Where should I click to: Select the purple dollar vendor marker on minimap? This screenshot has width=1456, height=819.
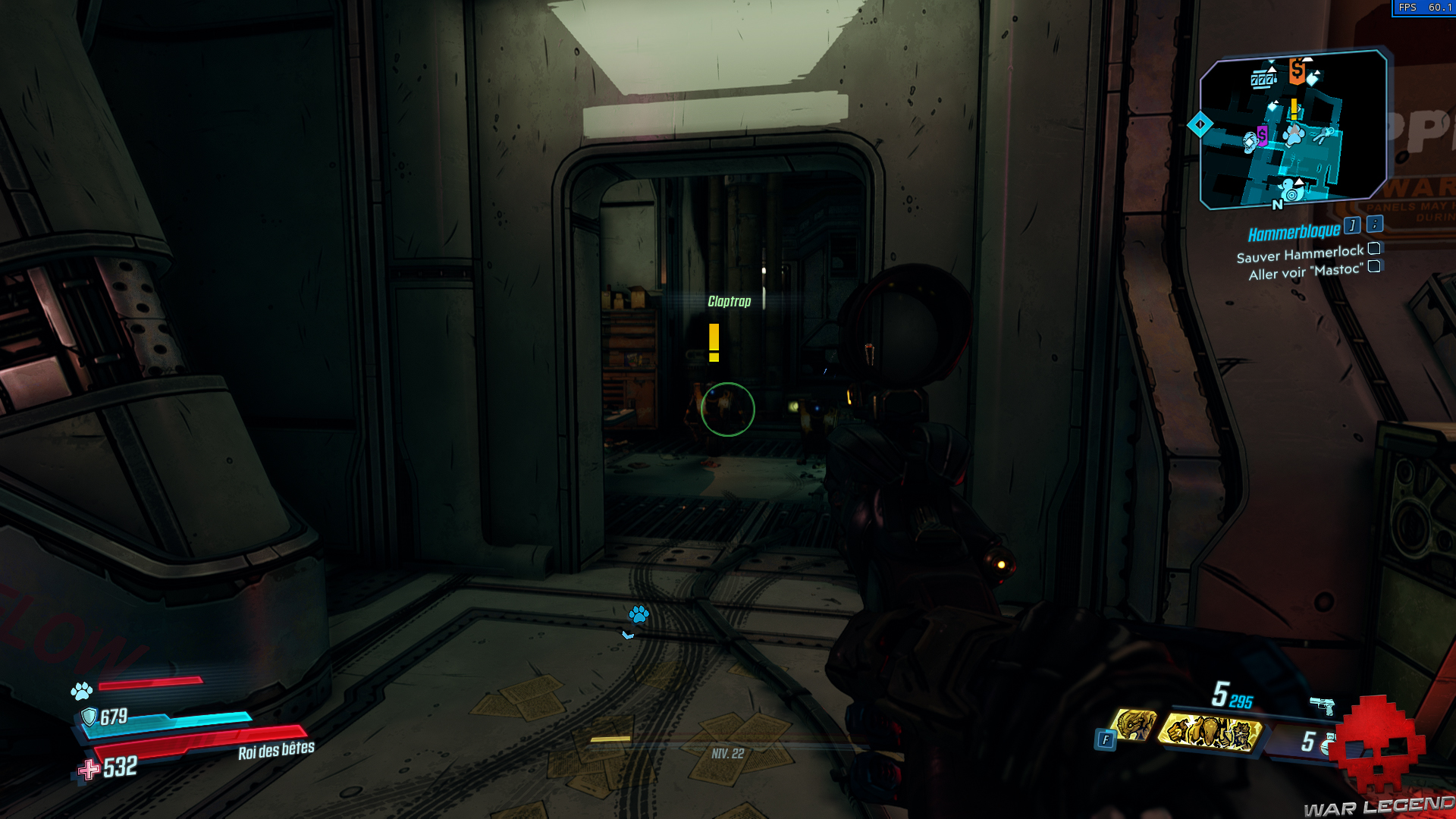pos(1263,135)
